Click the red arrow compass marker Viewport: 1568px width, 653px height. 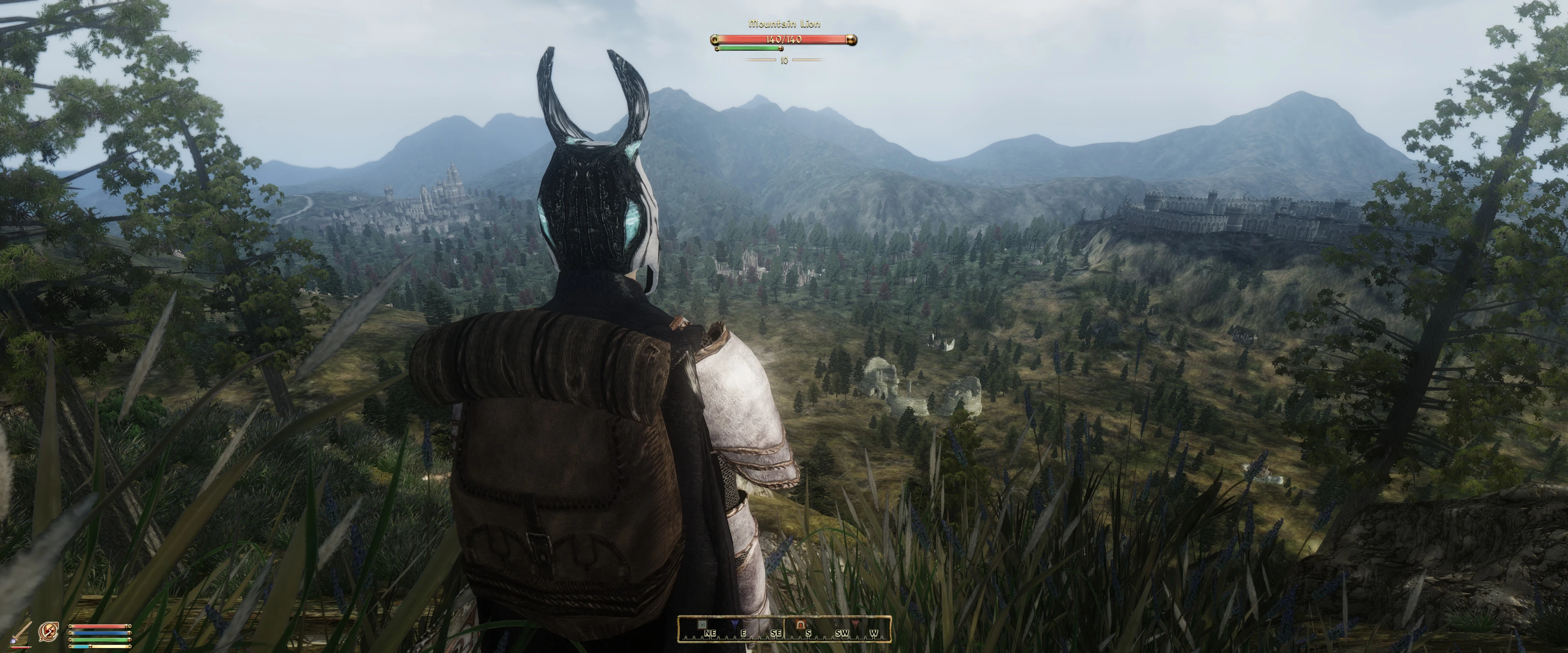855,624
